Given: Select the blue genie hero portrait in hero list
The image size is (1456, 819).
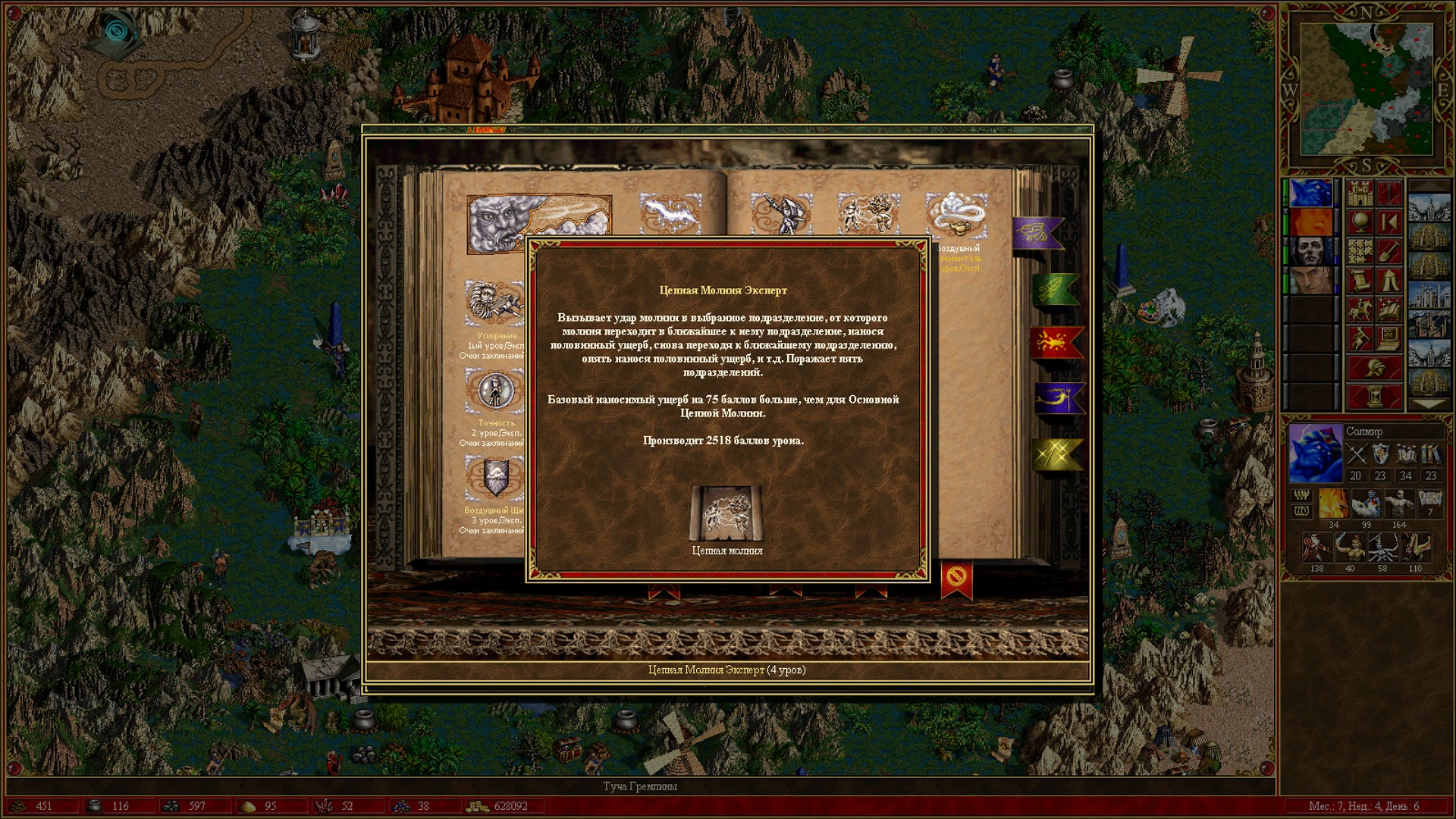Looking at the screenshot, I should pyautogui.click(x=1310, y=193).
